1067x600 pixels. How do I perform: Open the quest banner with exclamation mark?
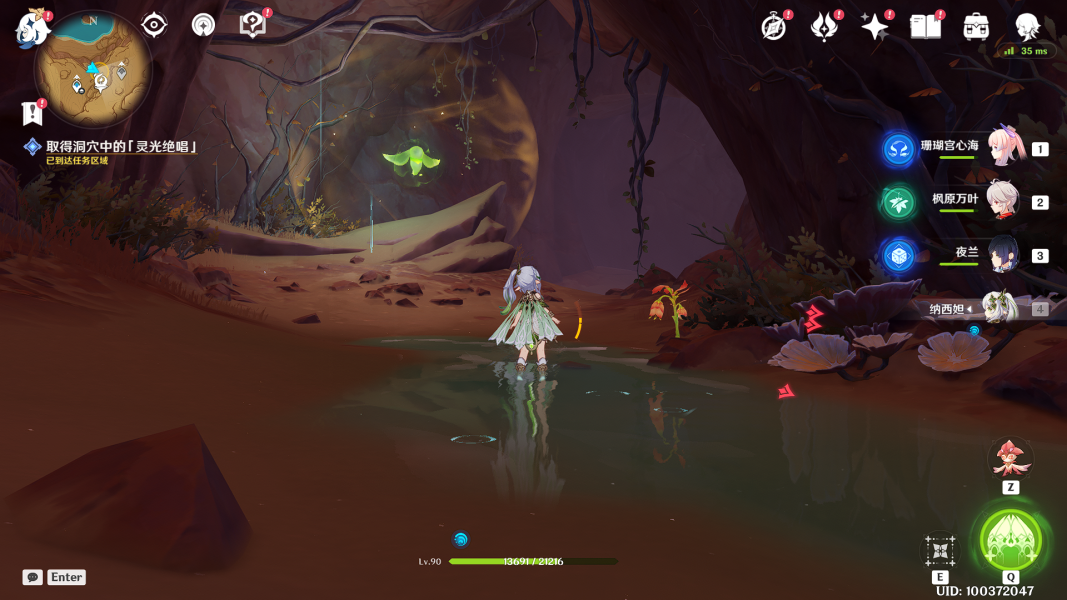click(32, 113)
